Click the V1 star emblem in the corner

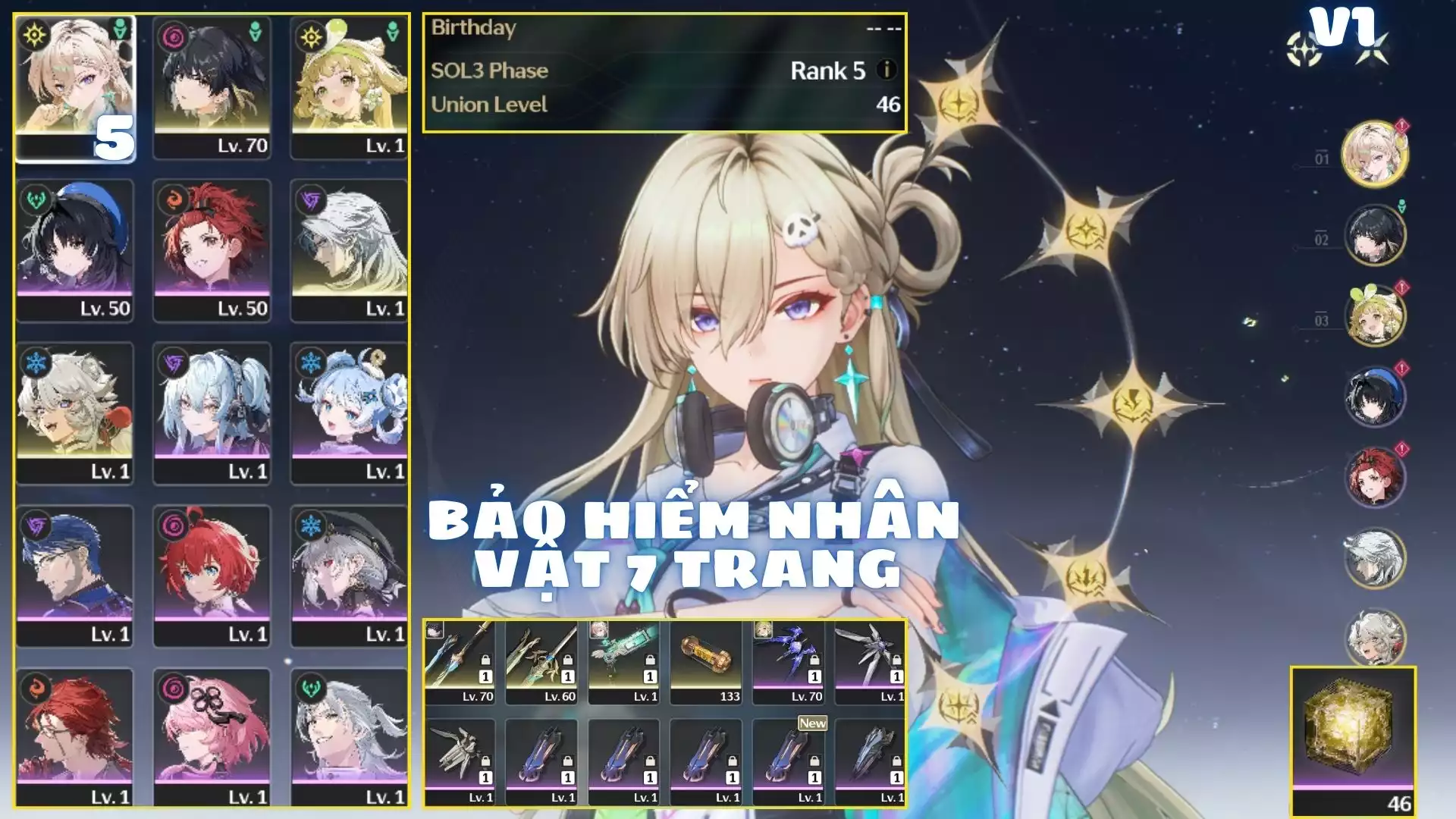coord(1306,47)
